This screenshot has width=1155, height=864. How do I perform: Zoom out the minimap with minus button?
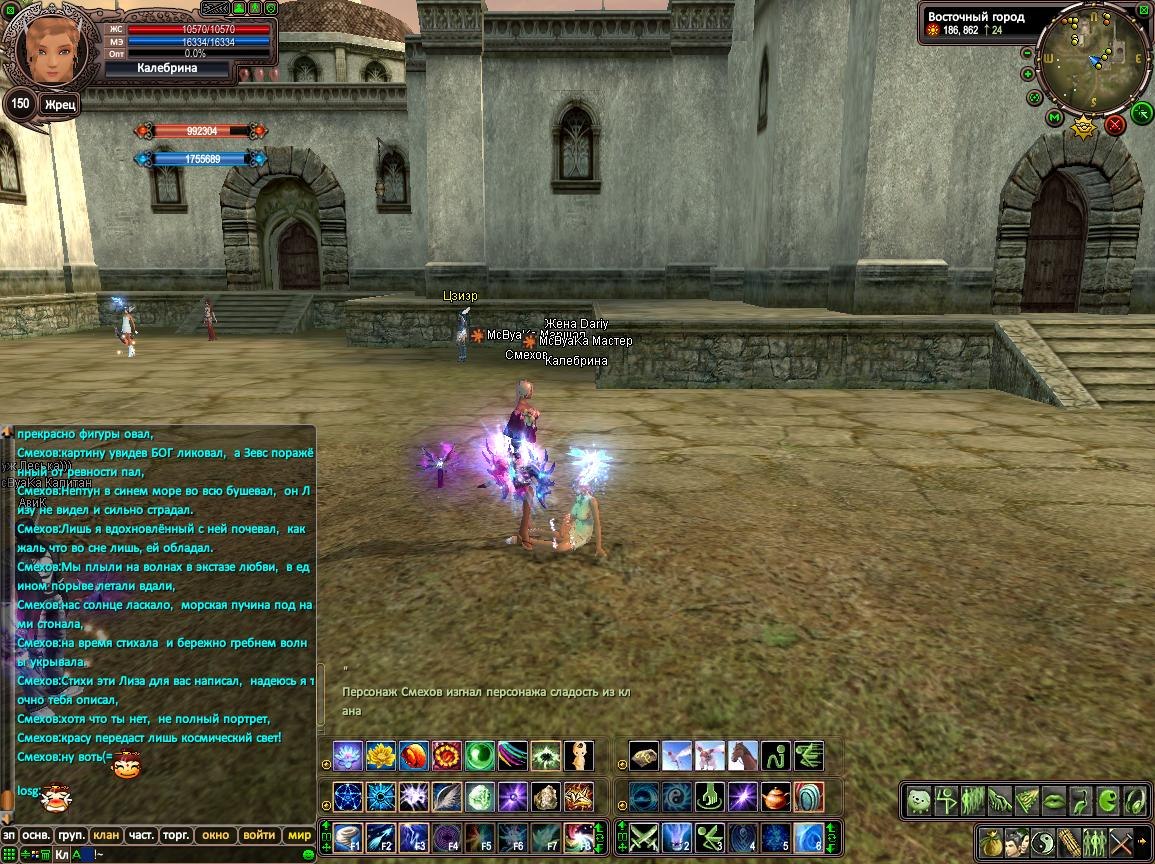click(x=1027, y=53)
